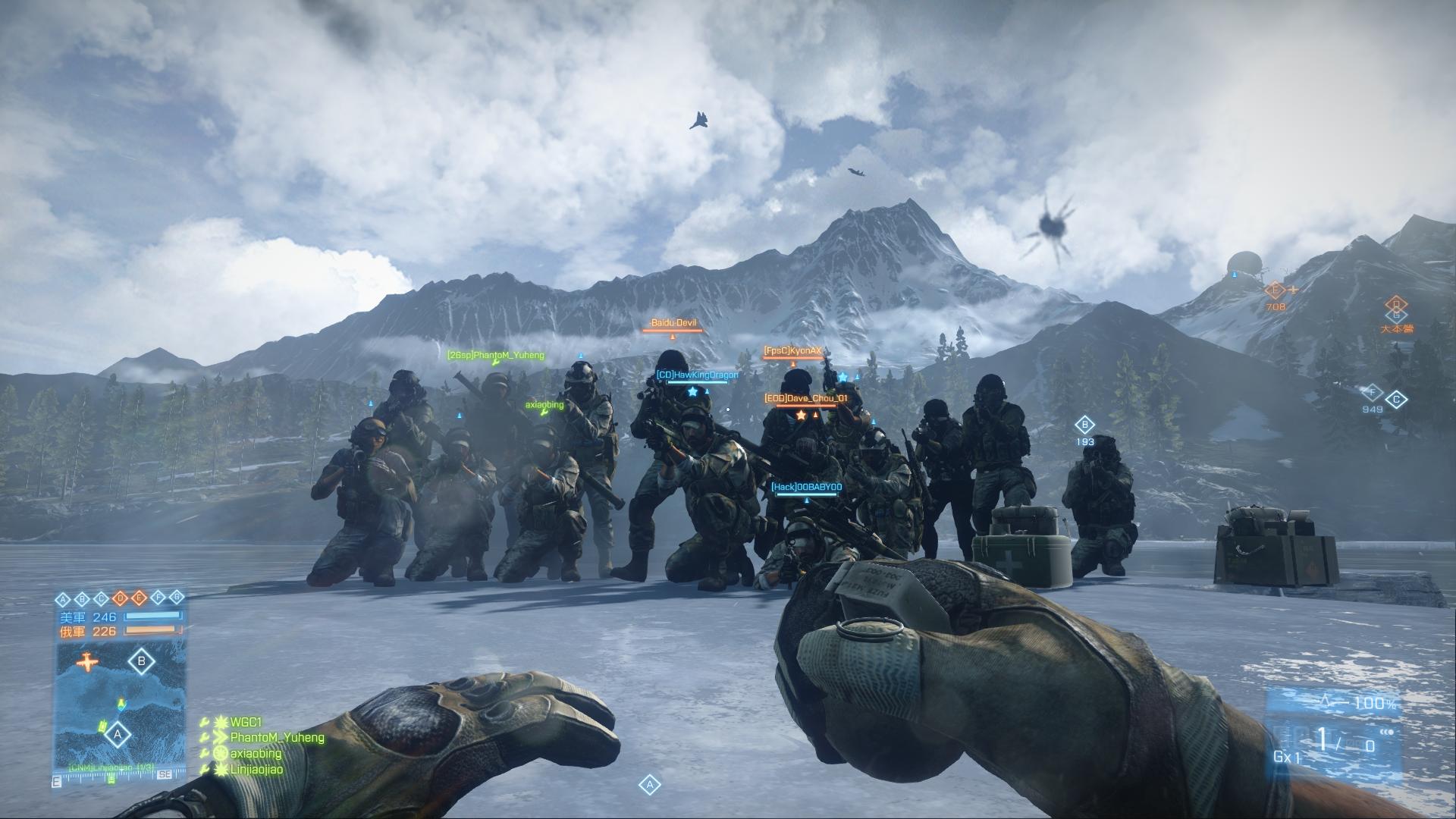Select flag G in the capture status row

coord(177,598)
